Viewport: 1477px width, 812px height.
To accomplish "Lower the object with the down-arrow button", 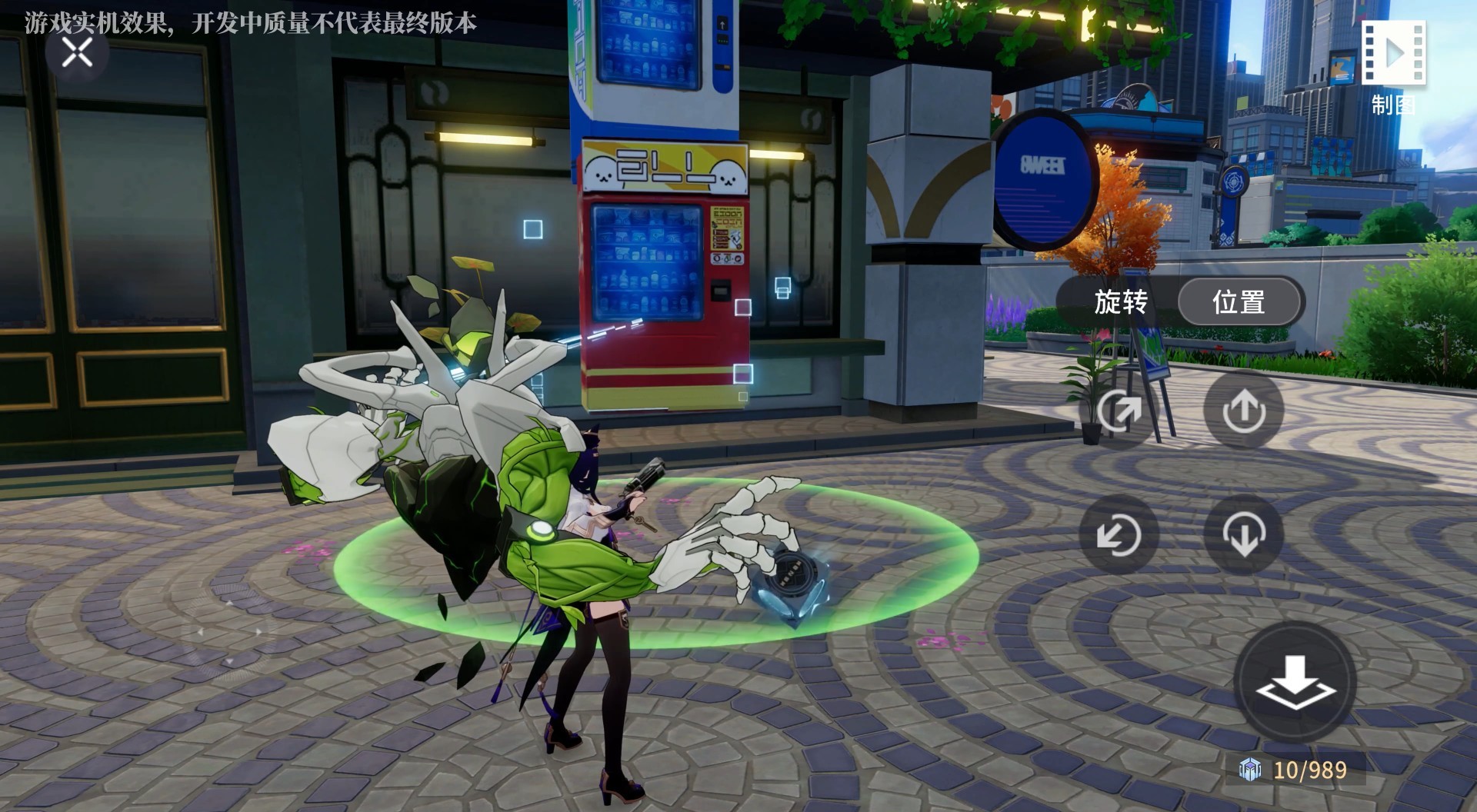I will coord(1244,534).
